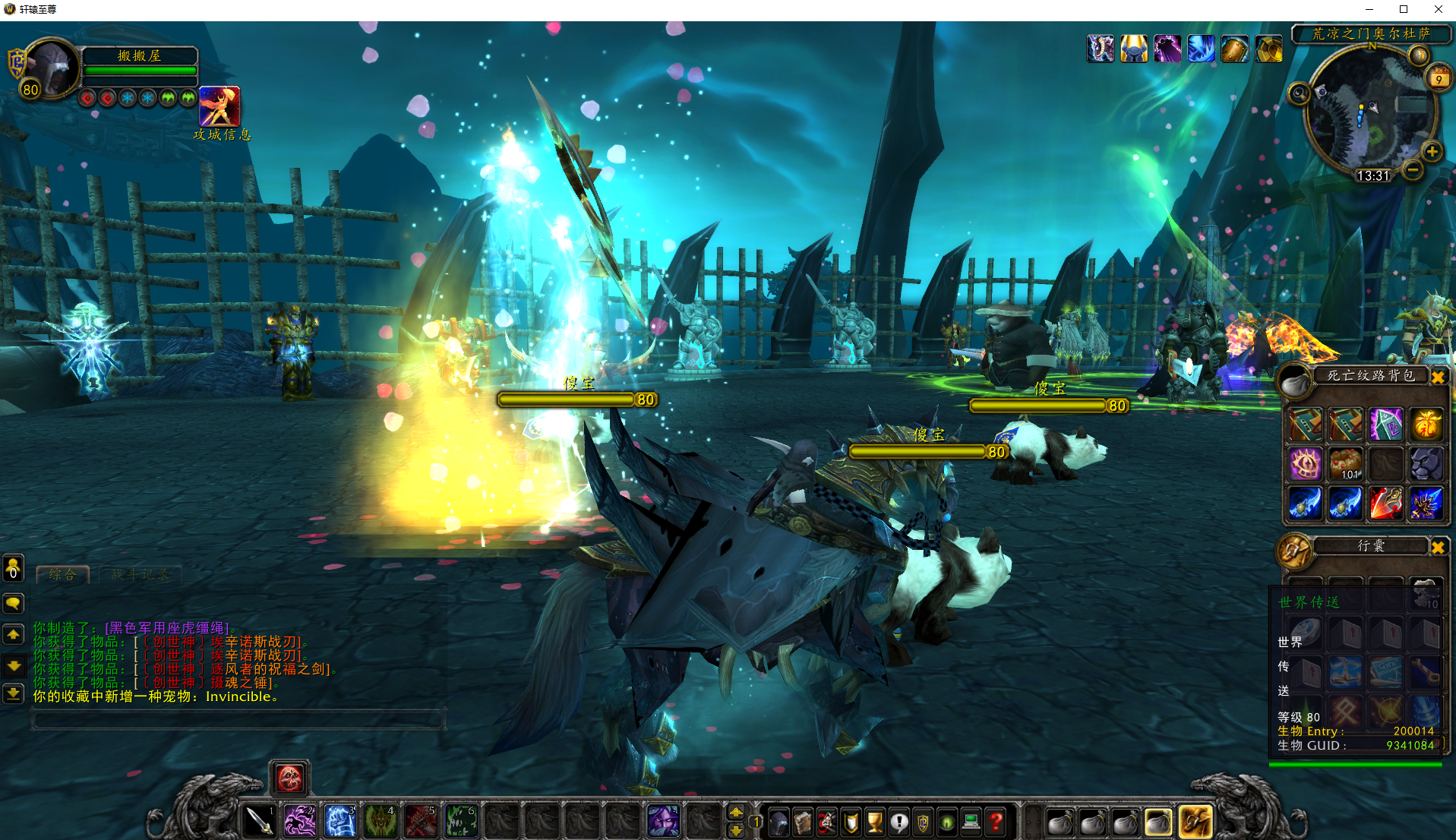Select the panther head item in bag
The height and width of the screenshot is (840, 1456).
pyautogui.click(x=1426, y=463)
